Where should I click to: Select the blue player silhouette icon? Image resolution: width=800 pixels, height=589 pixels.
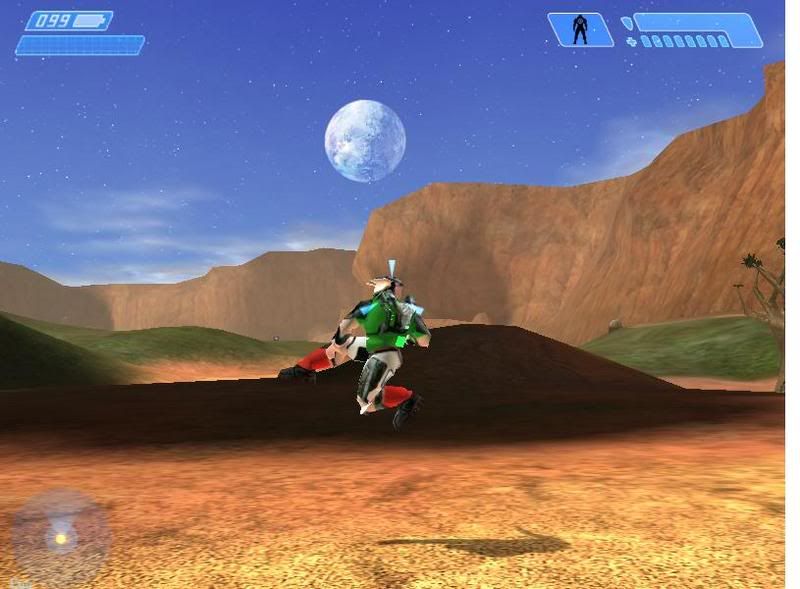click(x=580, y=30)
